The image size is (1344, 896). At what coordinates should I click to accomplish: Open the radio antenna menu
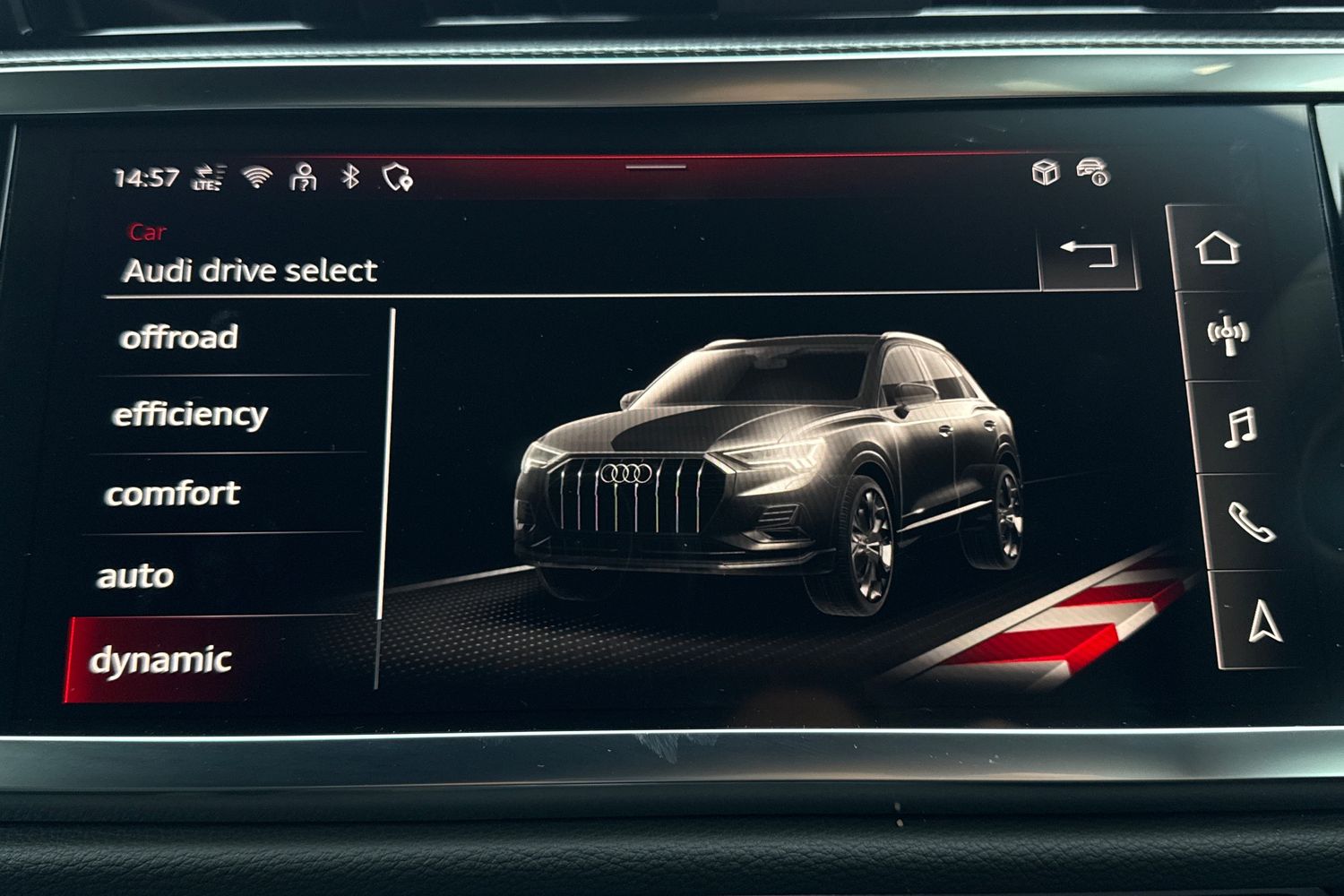[1227, 334]
